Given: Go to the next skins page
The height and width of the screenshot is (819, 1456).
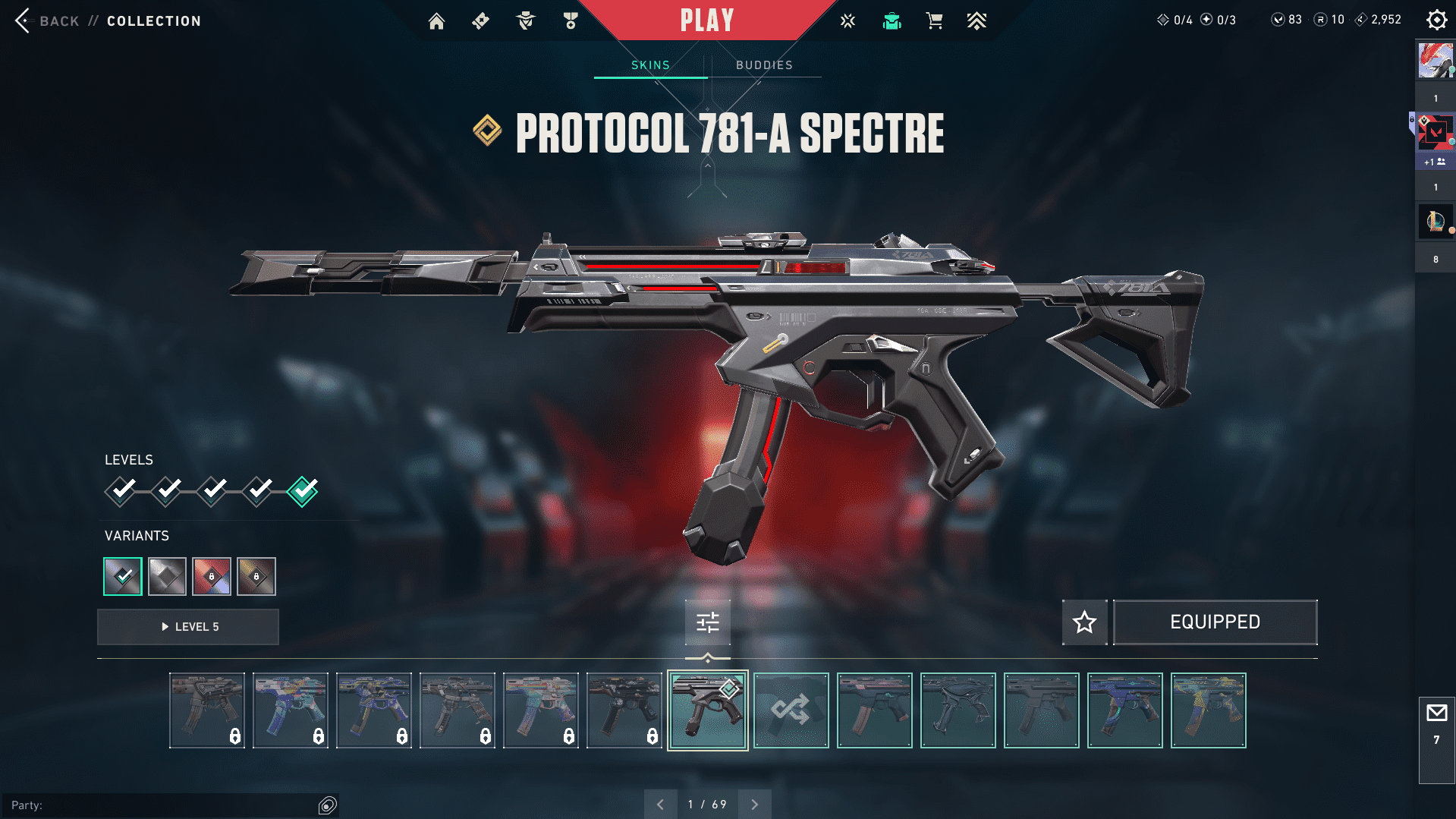Looking at the screenshot, I should point(754,805).
